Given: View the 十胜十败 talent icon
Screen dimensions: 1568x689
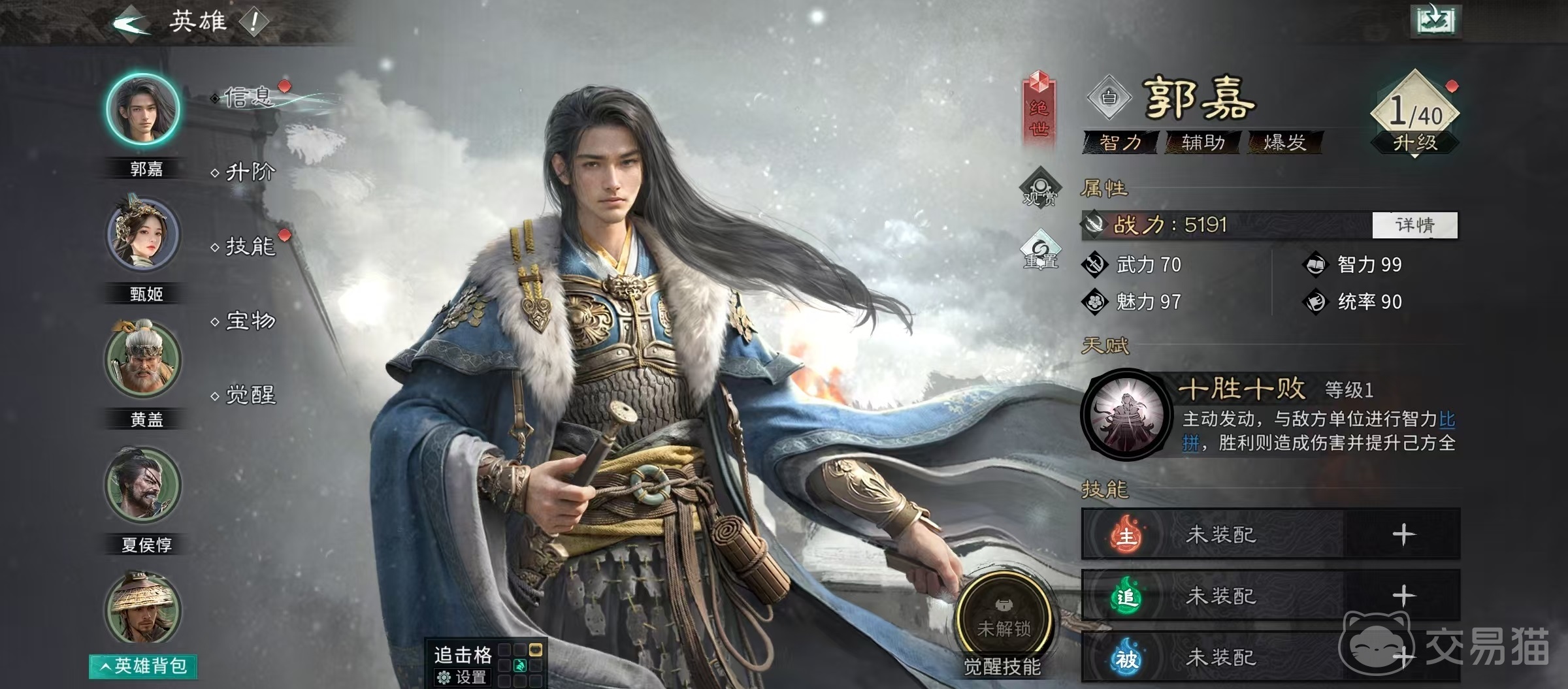Looking at the screenshot, I should click(1124, 415).
